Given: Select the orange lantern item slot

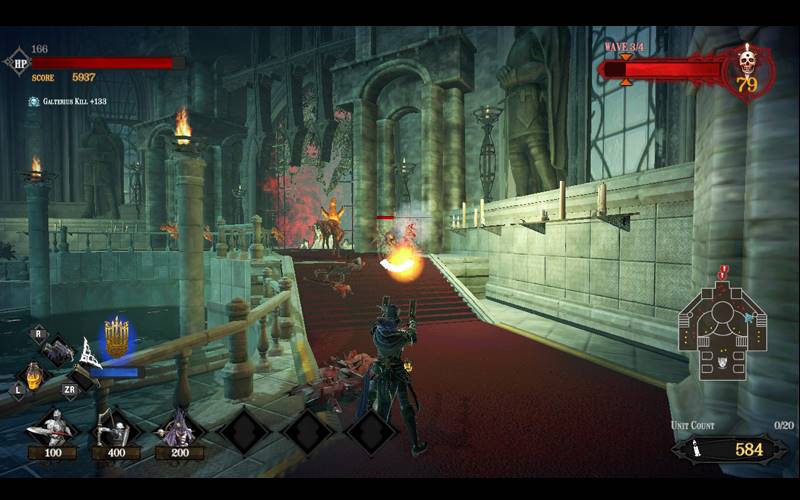Looking at the screenshot, I should click(x=34, y=374).
